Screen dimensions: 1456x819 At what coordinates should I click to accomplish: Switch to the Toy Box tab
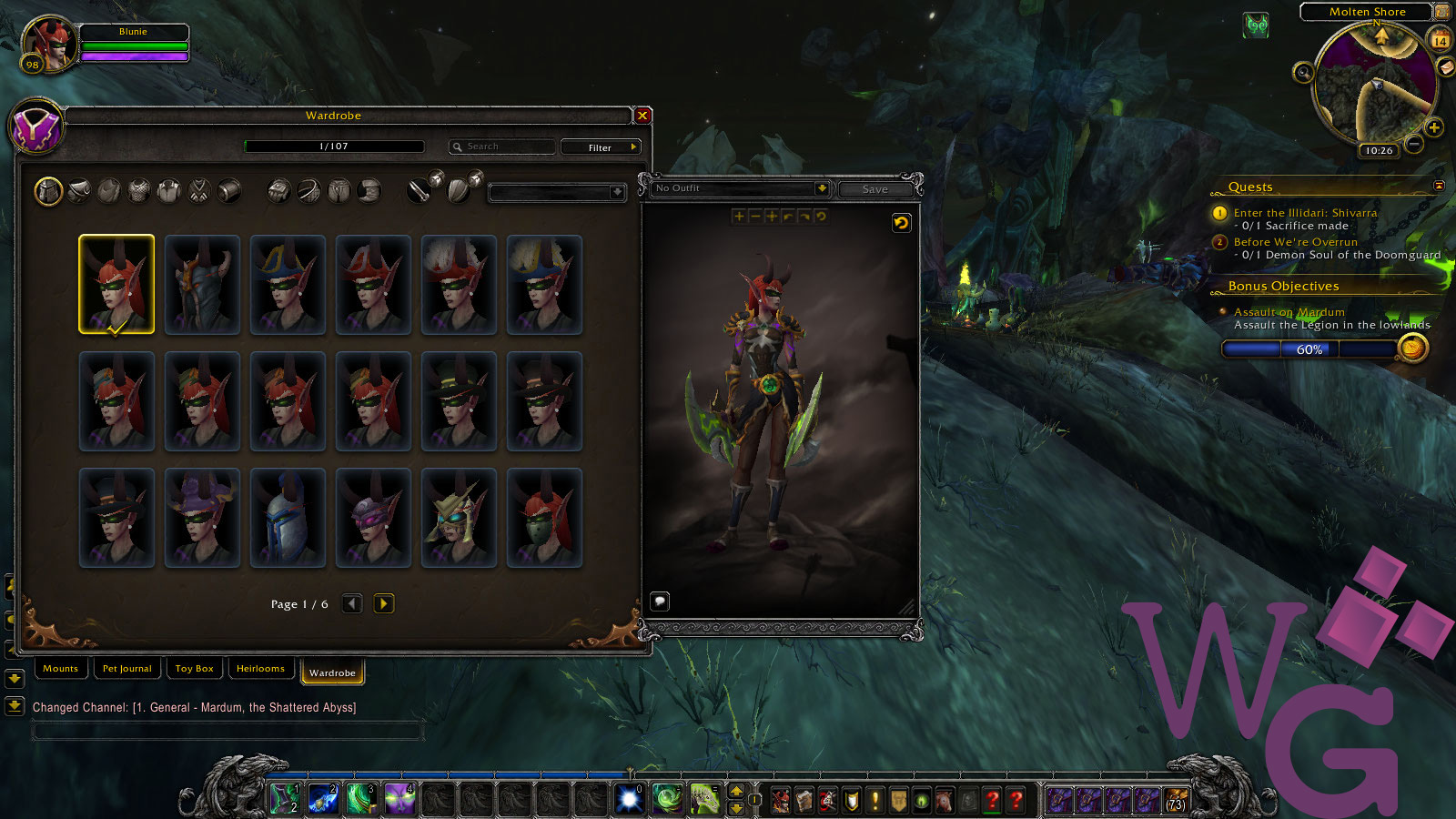click(195, 669)
